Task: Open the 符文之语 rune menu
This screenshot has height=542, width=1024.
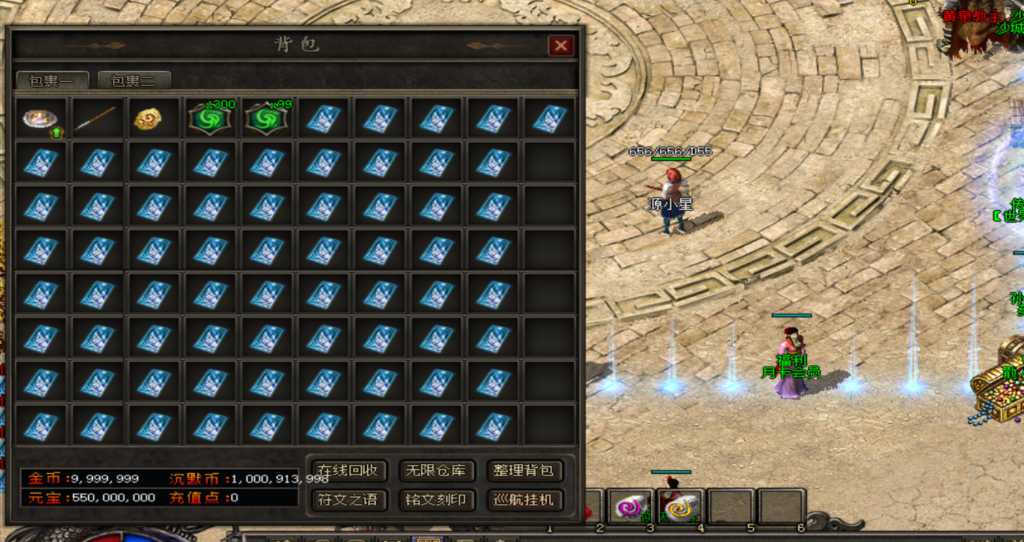Action: click(347, 499)
